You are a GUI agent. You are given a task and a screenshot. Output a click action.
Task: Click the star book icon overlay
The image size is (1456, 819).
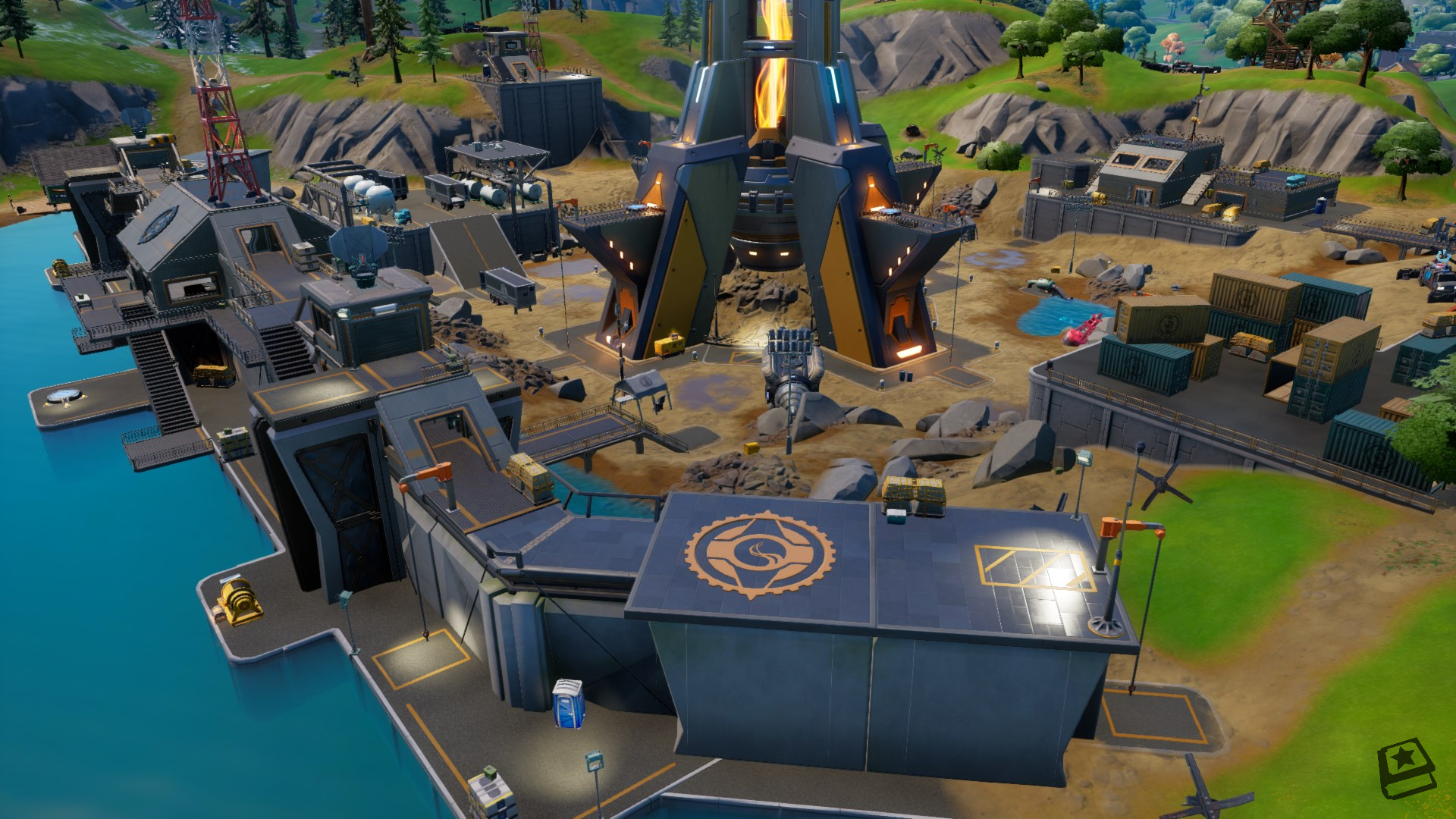(x=1405, y=769)
